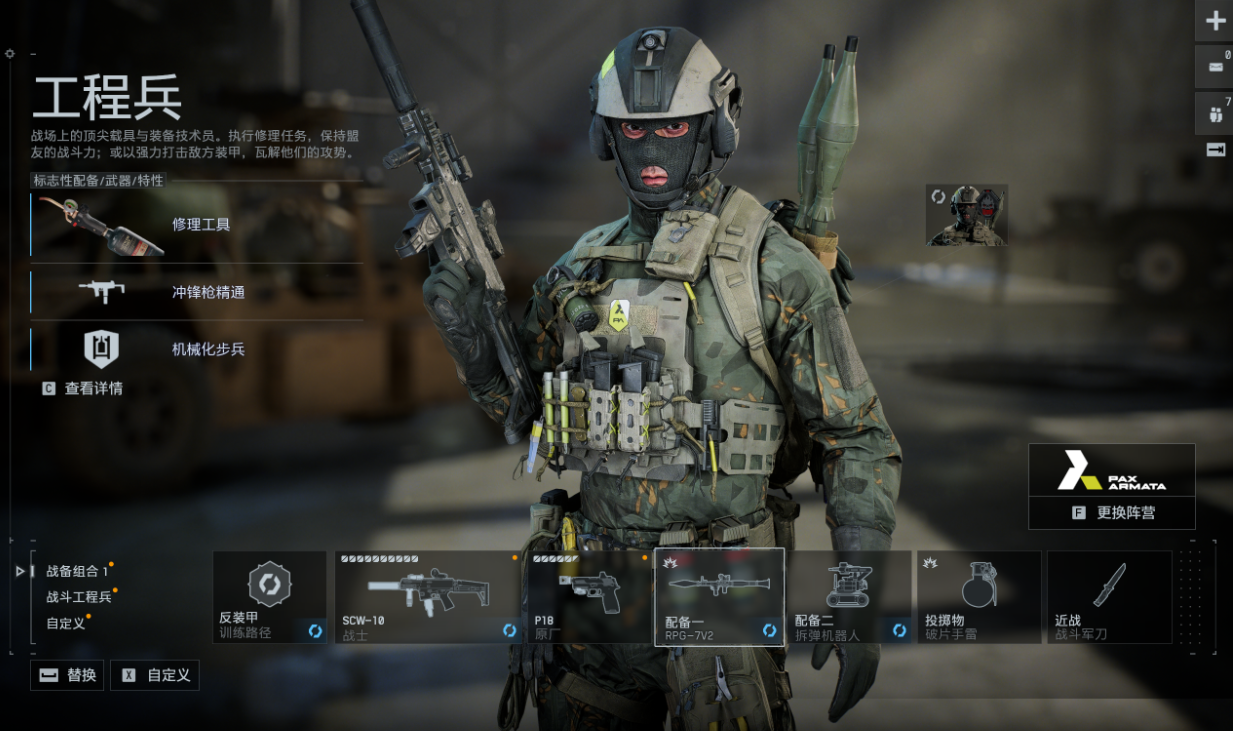The width and height of the screenshot is (1233, 731).
Task: Select the 战斗军刀 melee slot
Action: (x=1109, y=597)
